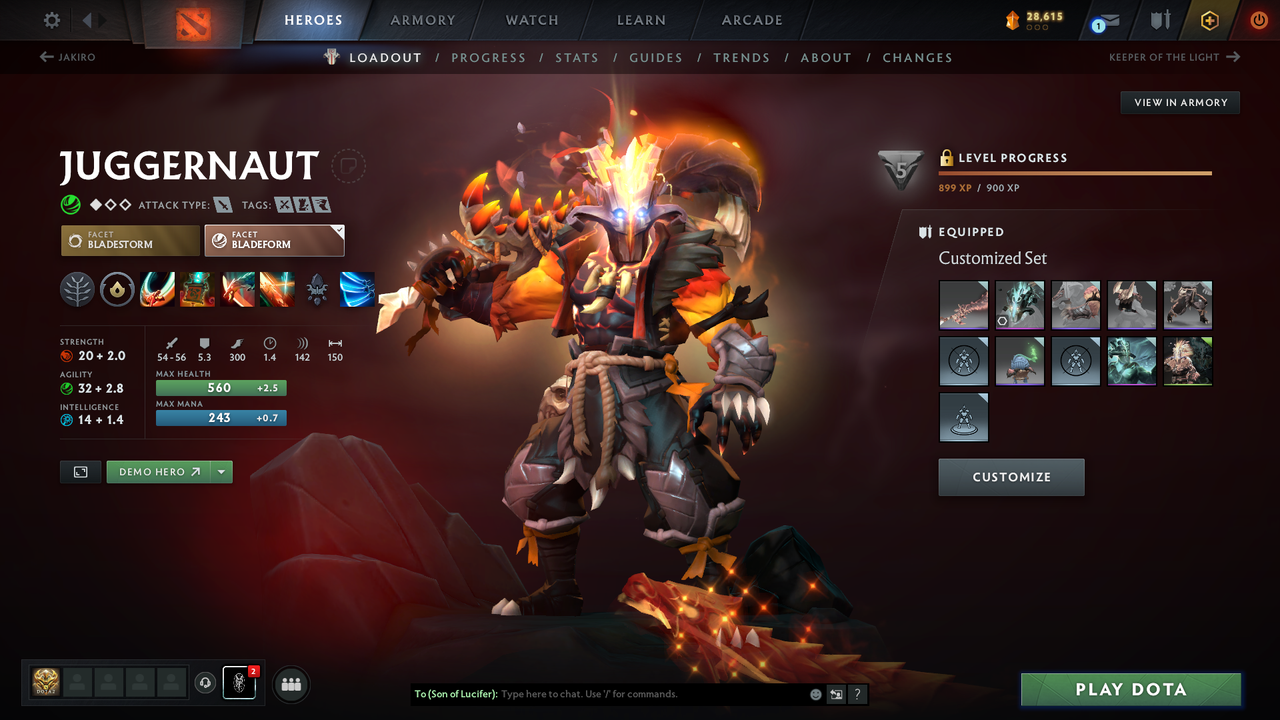Switch to the Bladeform facet
1280x720 pixels.
pos(274,240)
